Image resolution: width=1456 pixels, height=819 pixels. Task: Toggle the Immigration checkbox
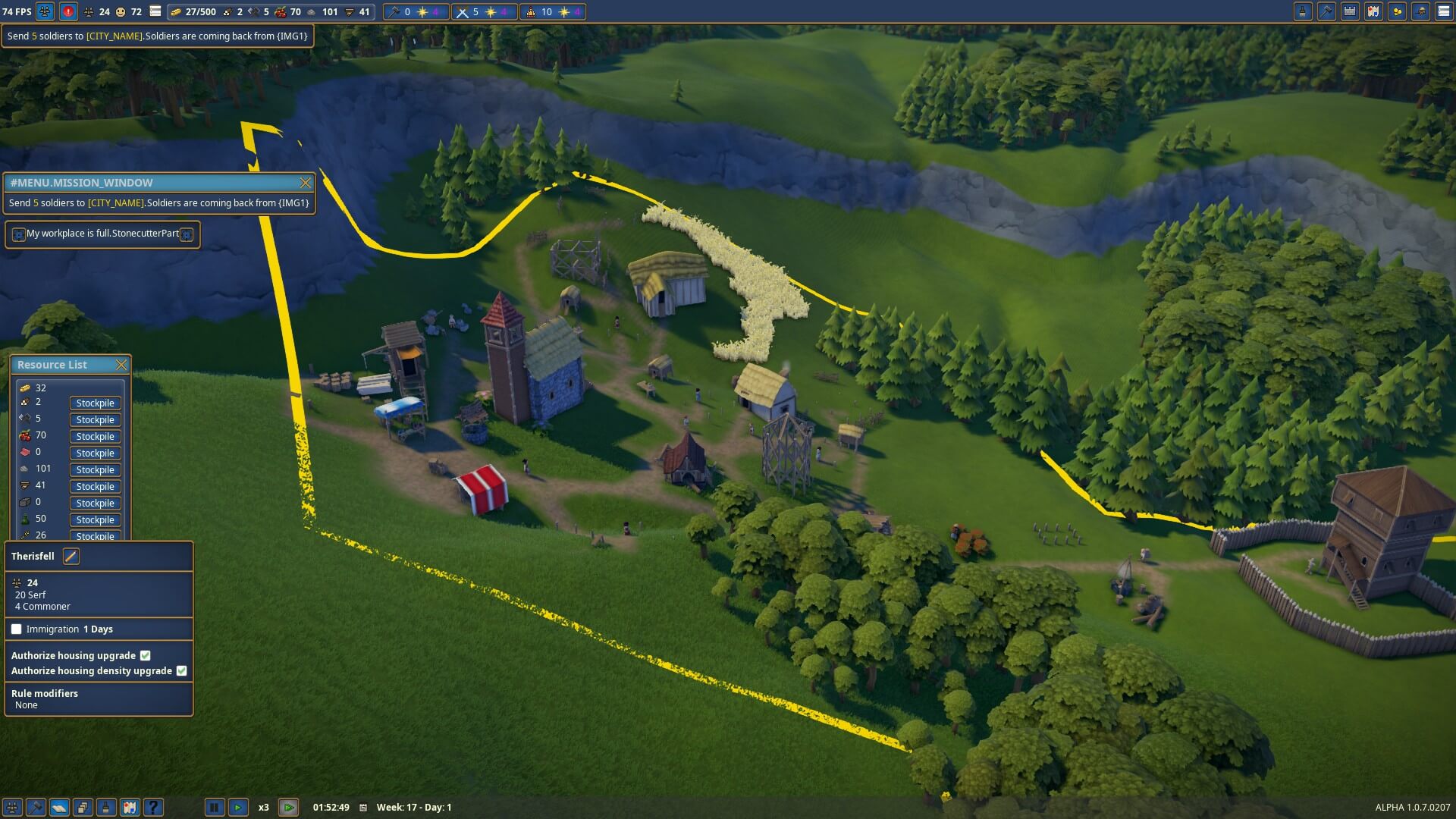point(17,629)
